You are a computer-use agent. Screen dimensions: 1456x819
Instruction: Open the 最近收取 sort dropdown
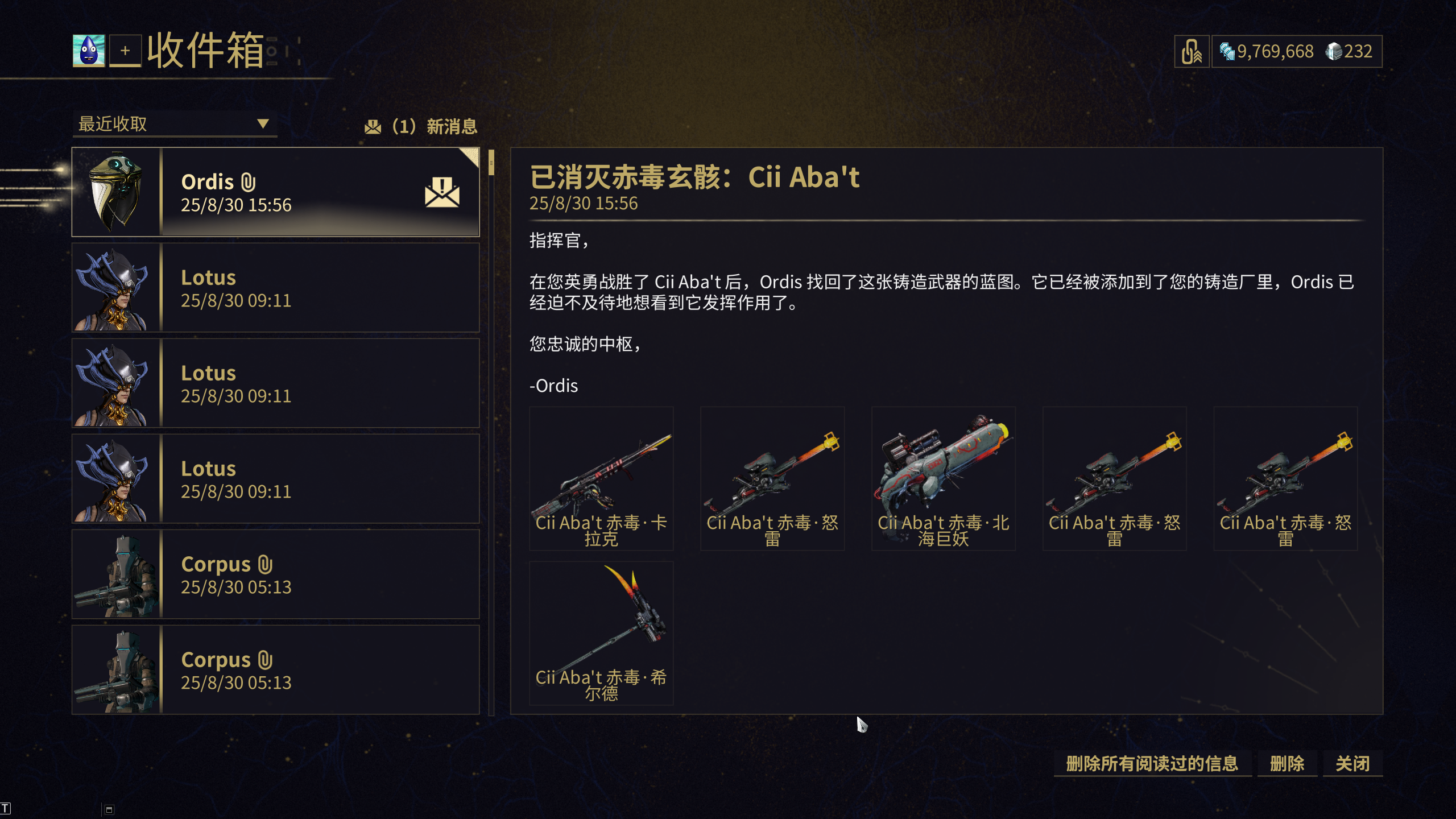174,124
